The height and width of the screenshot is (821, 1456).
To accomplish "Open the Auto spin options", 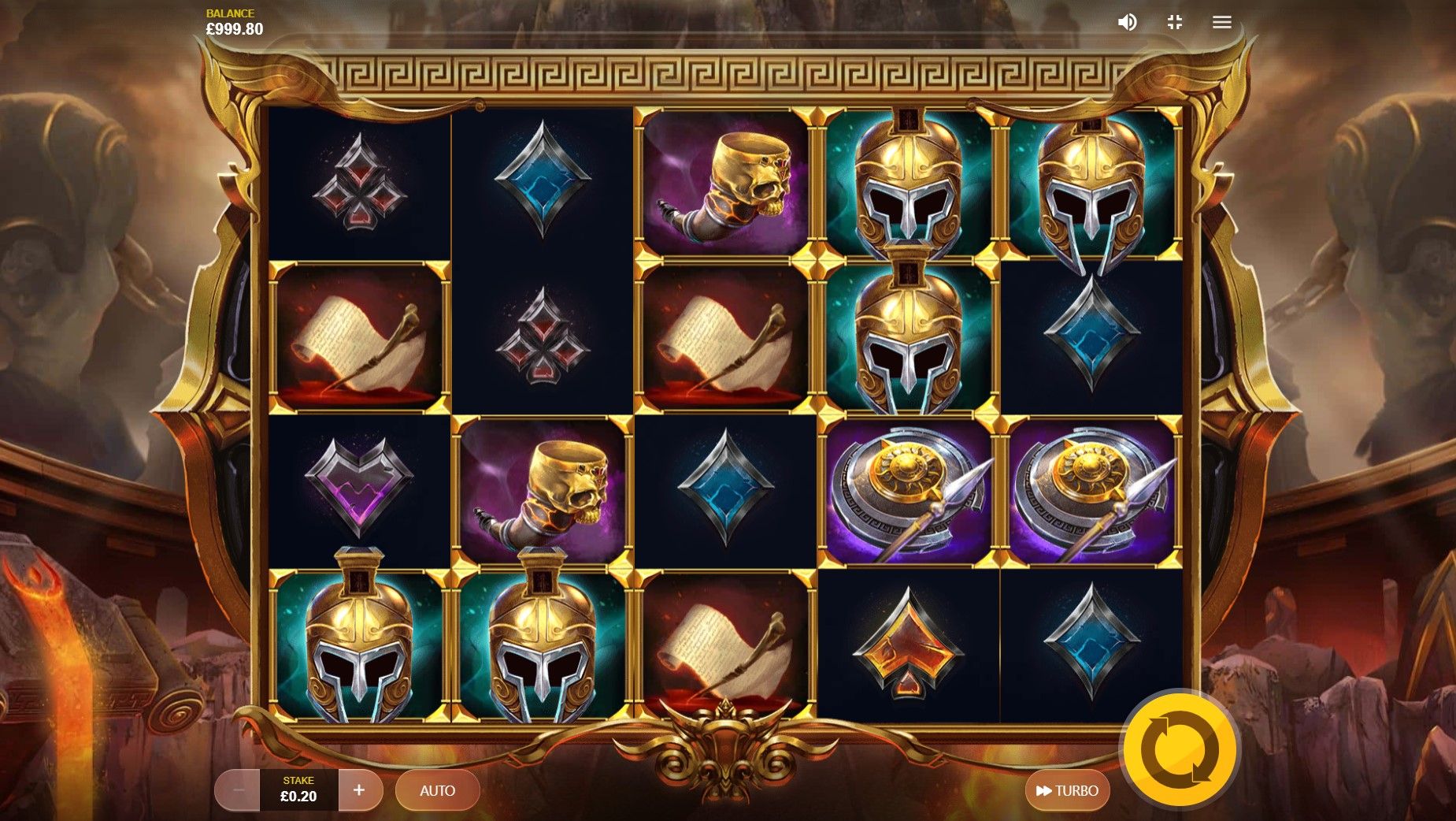I will (x=437, y=790).
